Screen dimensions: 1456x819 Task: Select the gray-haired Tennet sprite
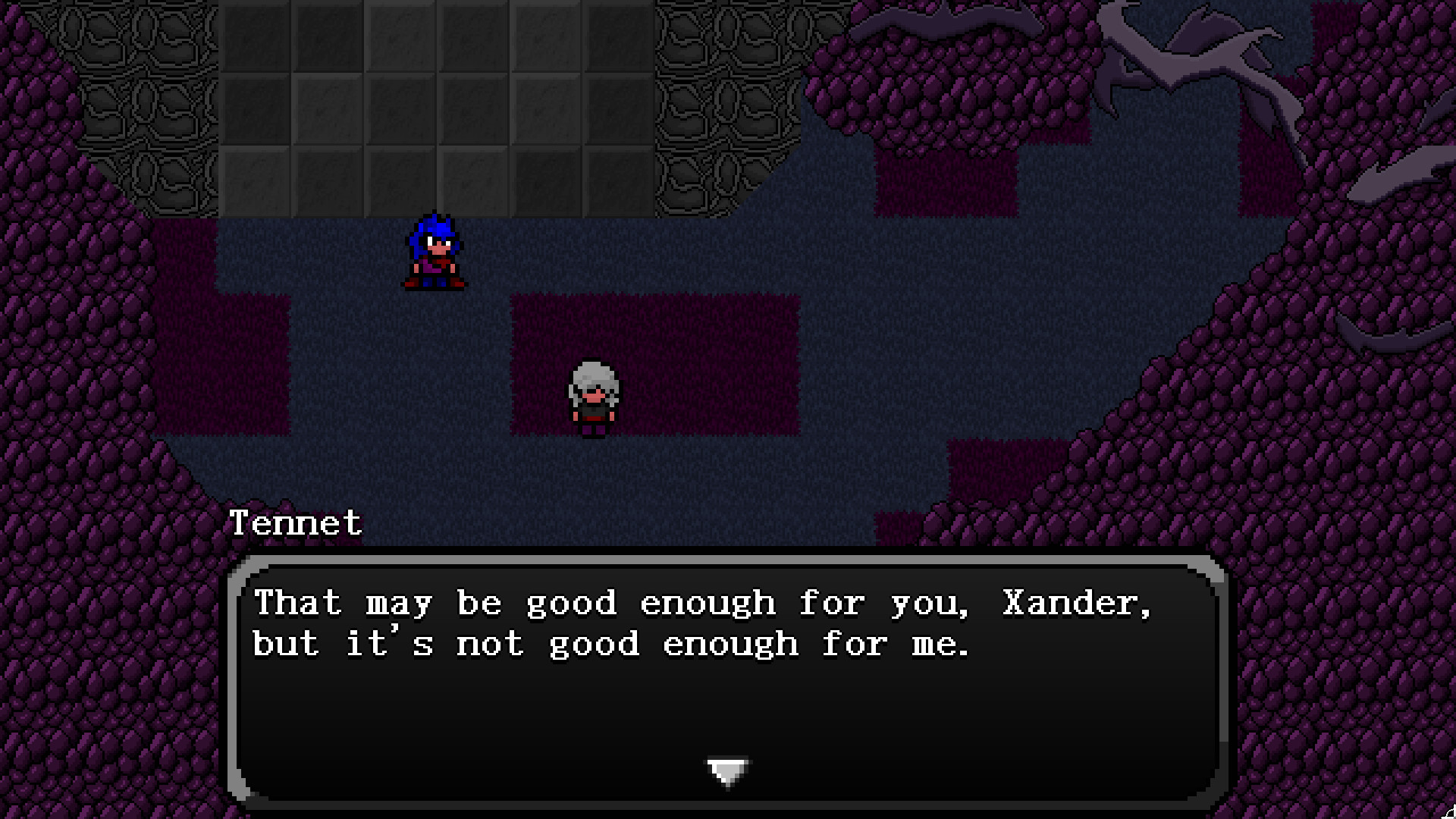pyautogui.click(x=593, y=394)
